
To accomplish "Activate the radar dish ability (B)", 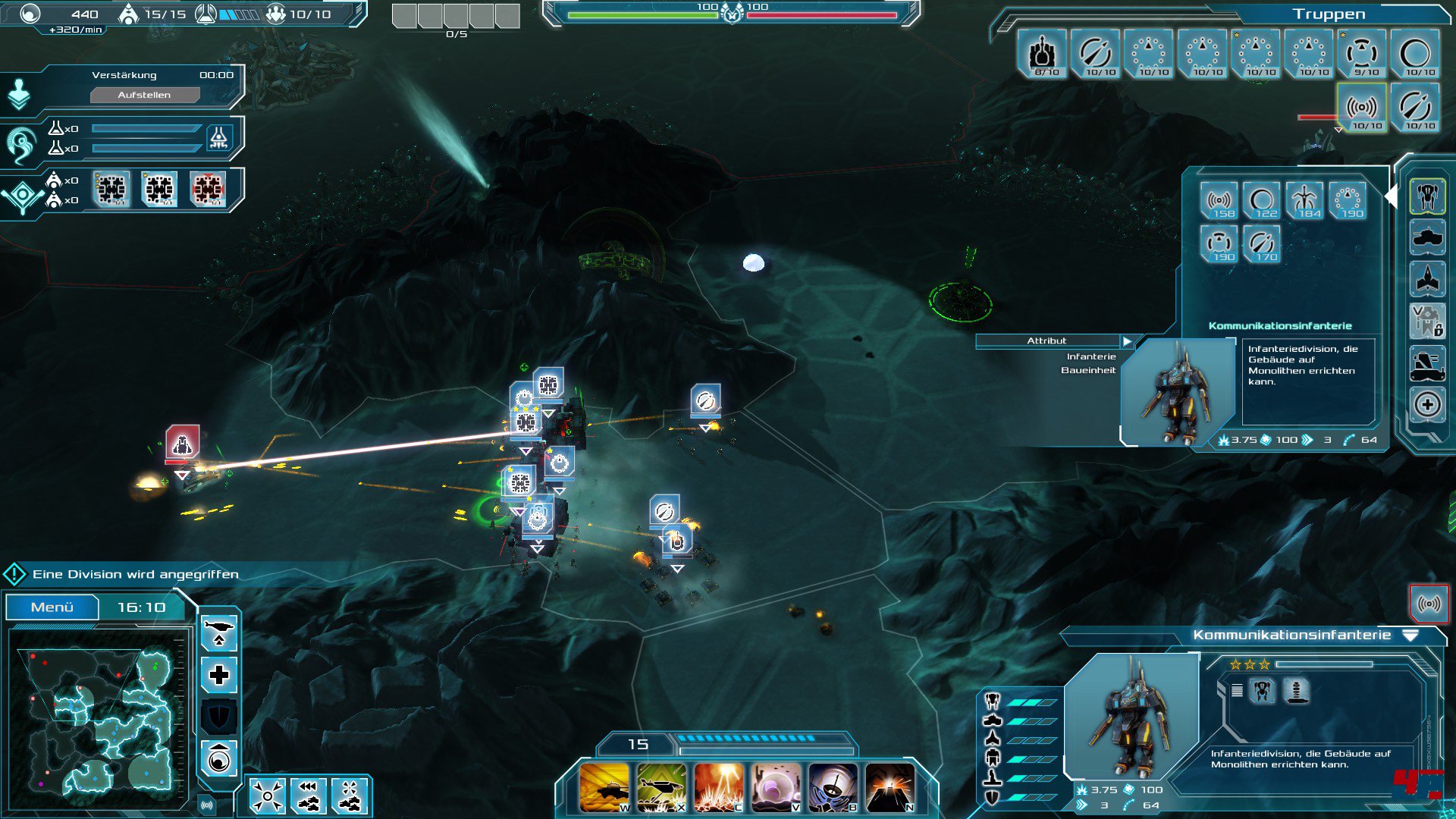I will [832, 788].
